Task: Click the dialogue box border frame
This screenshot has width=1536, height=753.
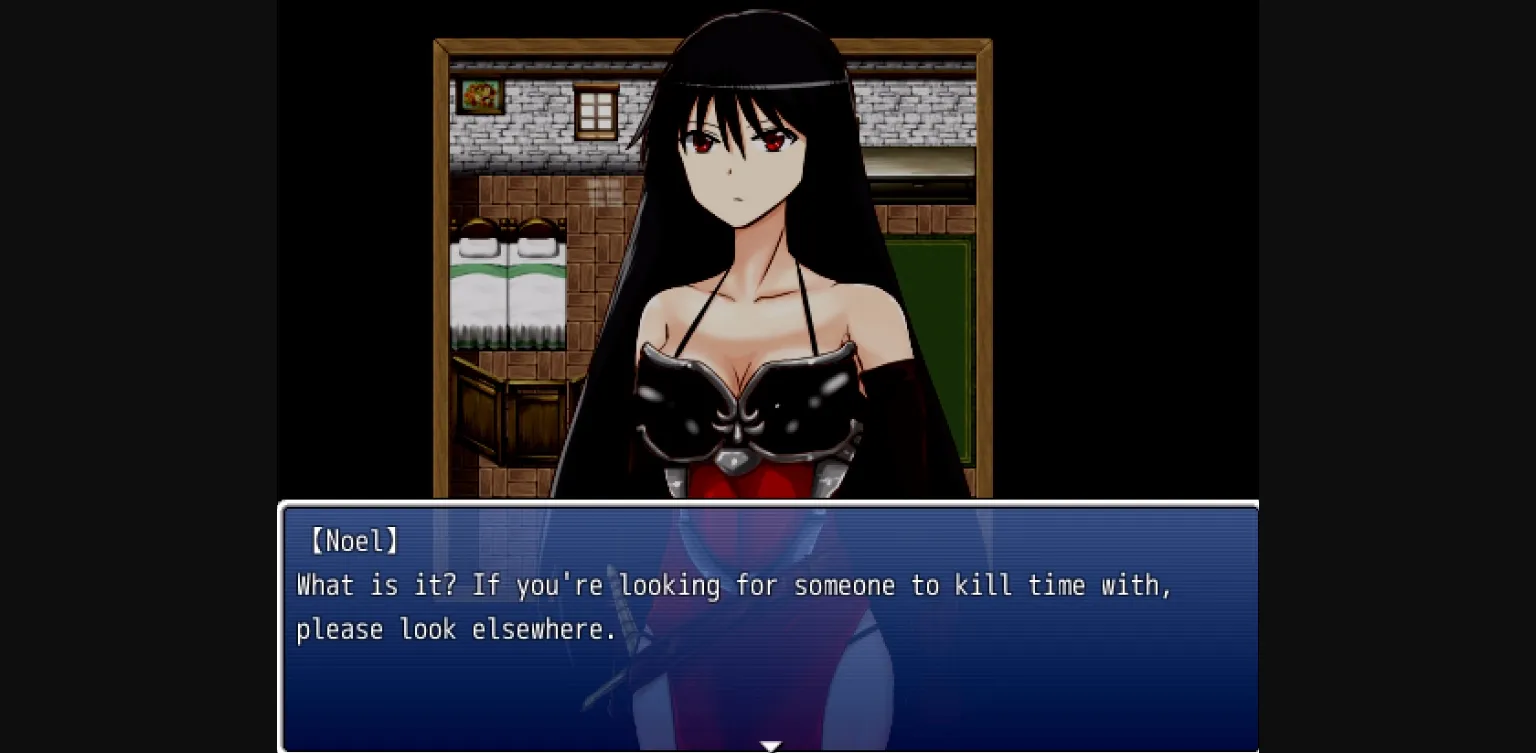Action: click(x=770, y=504)
